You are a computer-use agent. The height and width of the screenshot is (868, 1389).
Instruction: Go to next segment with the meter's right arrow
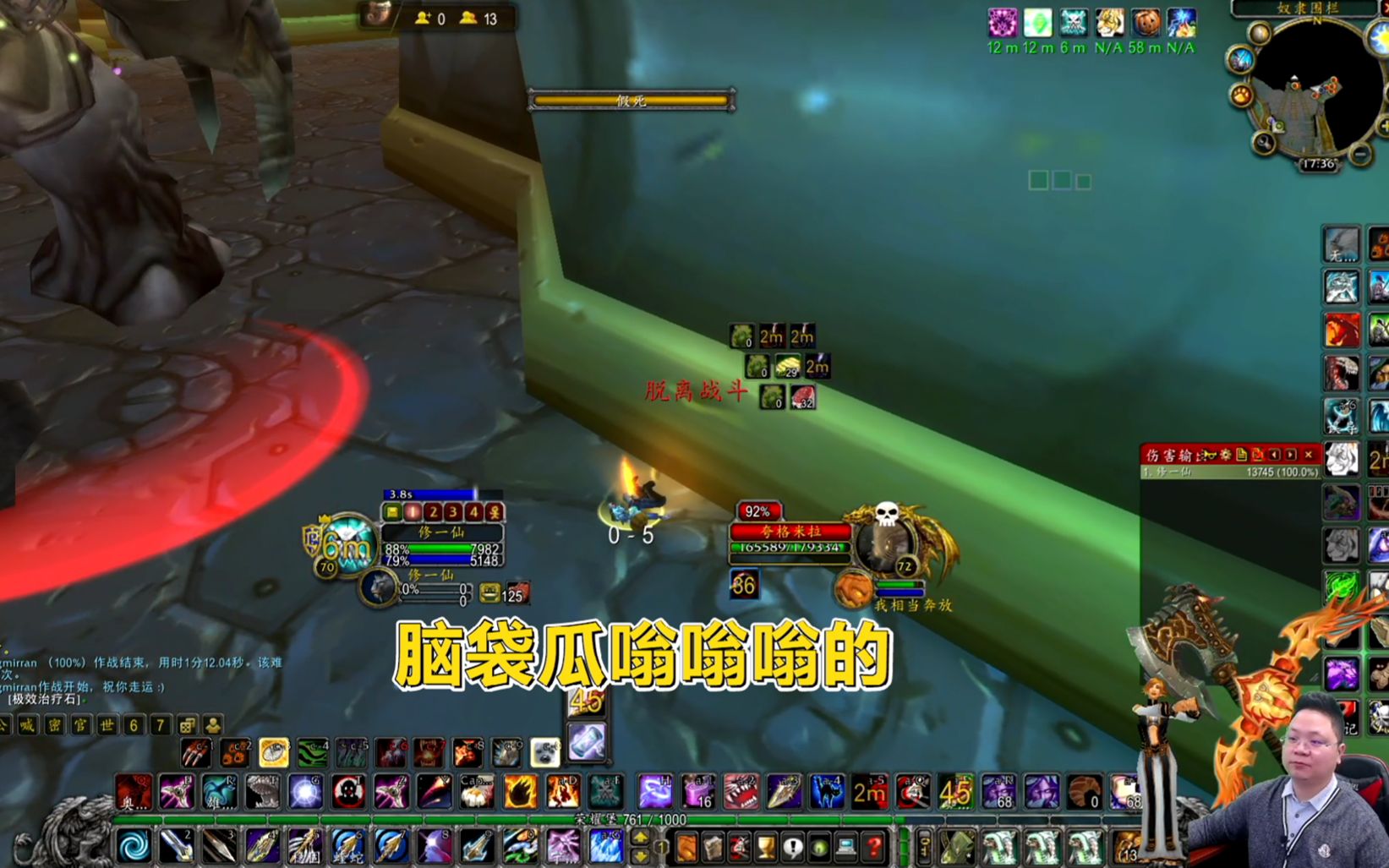coord(1291,454)
